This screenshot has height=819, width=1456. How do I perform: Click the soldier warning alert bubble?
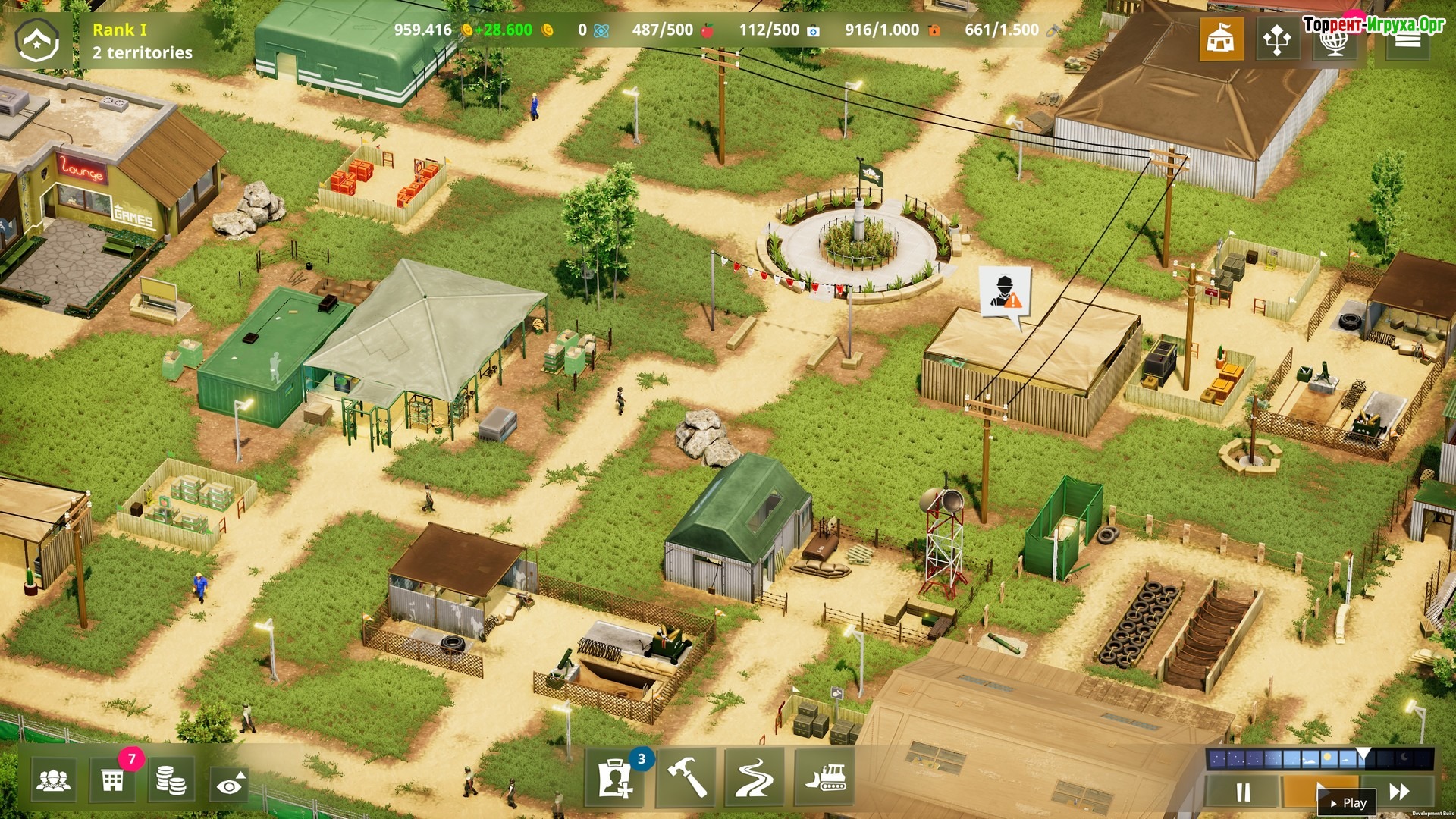[1004, 293]
